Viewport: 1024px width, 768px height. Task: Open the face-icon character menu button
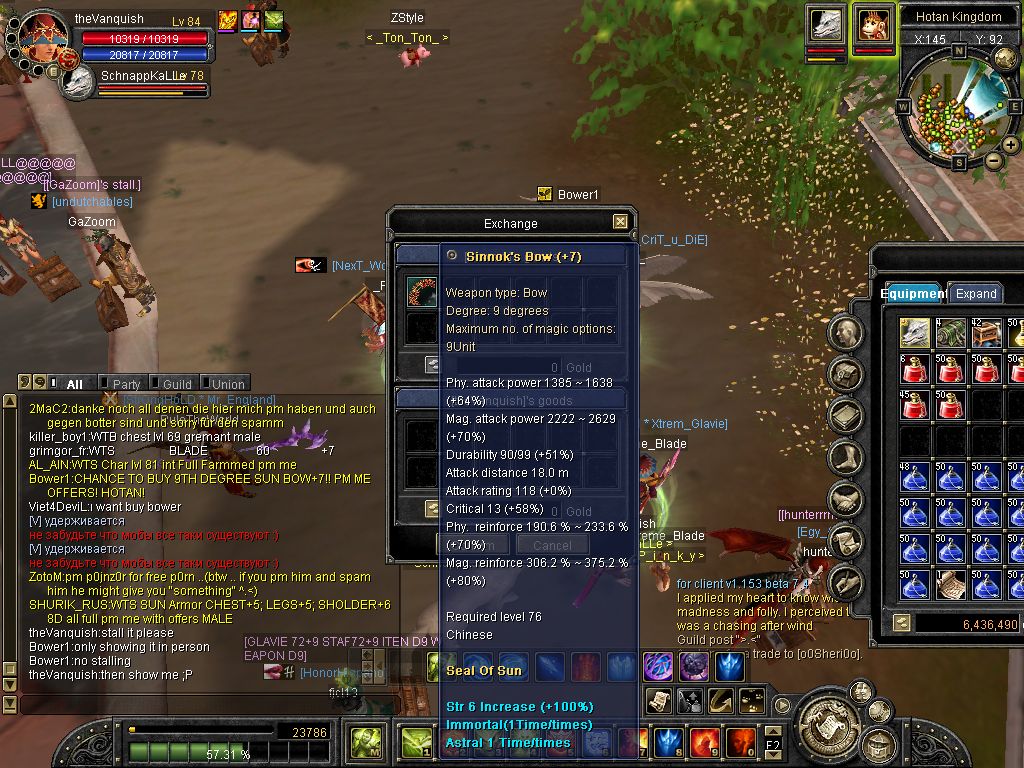pyautogui.click(x=846, y=333)
